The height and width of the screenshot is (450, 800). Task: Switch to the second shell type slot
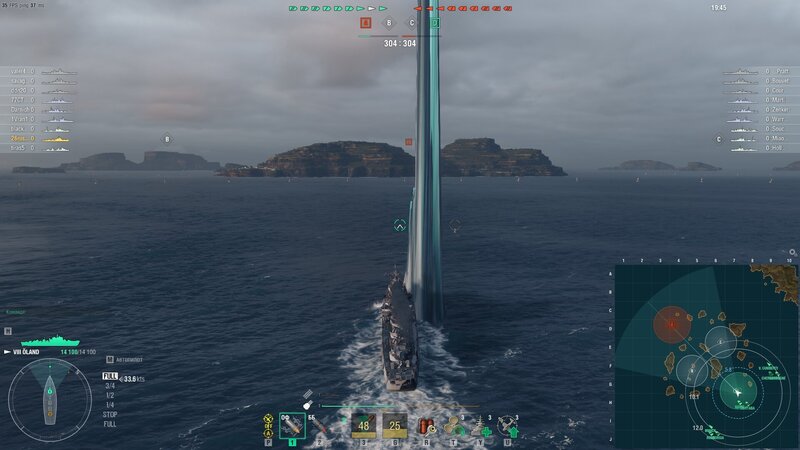coord(320,425)
